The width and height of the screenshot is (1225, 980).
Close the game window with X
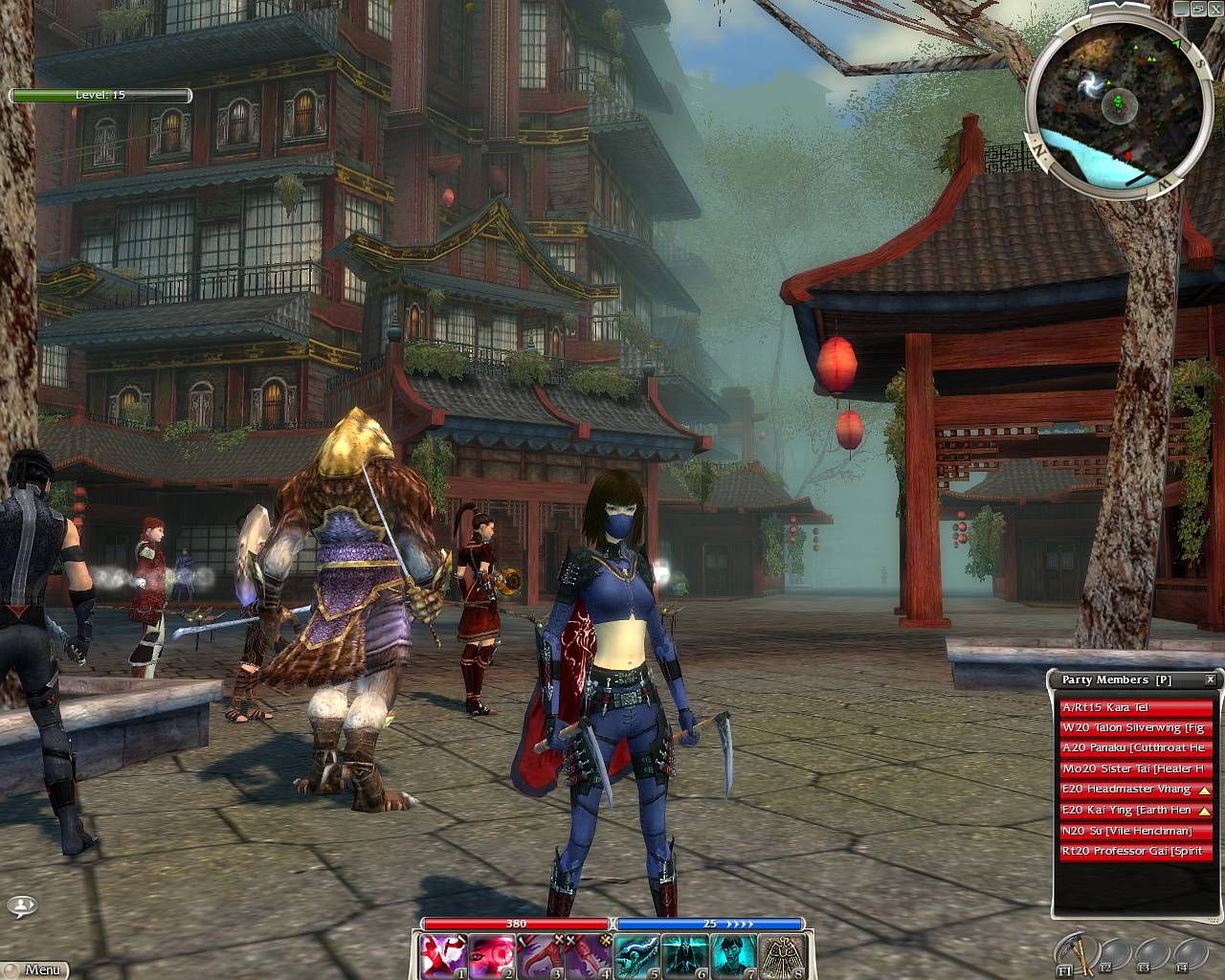pos(1214,8)
